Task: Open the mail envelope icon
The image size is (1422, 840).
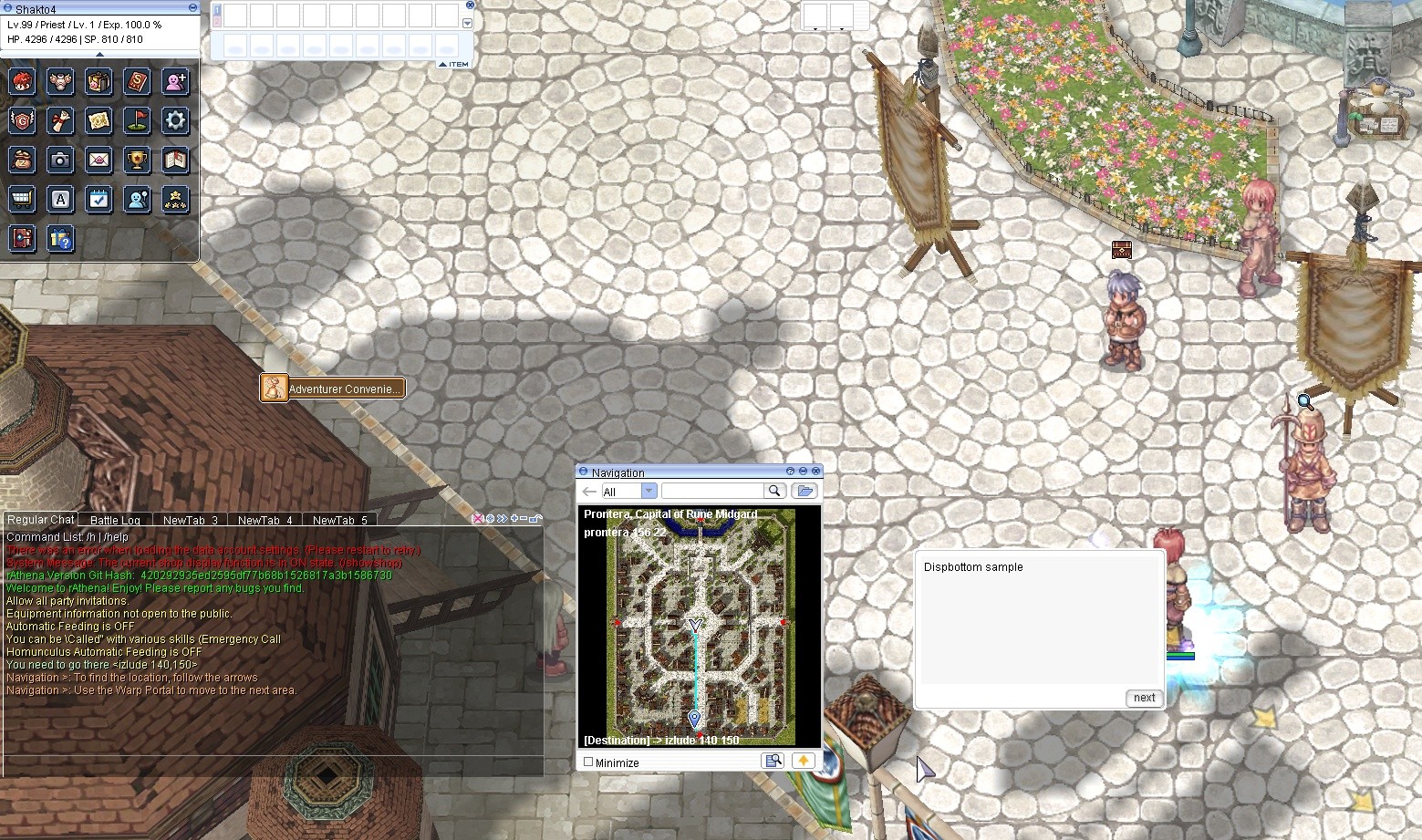Action: tap(99, 161)
